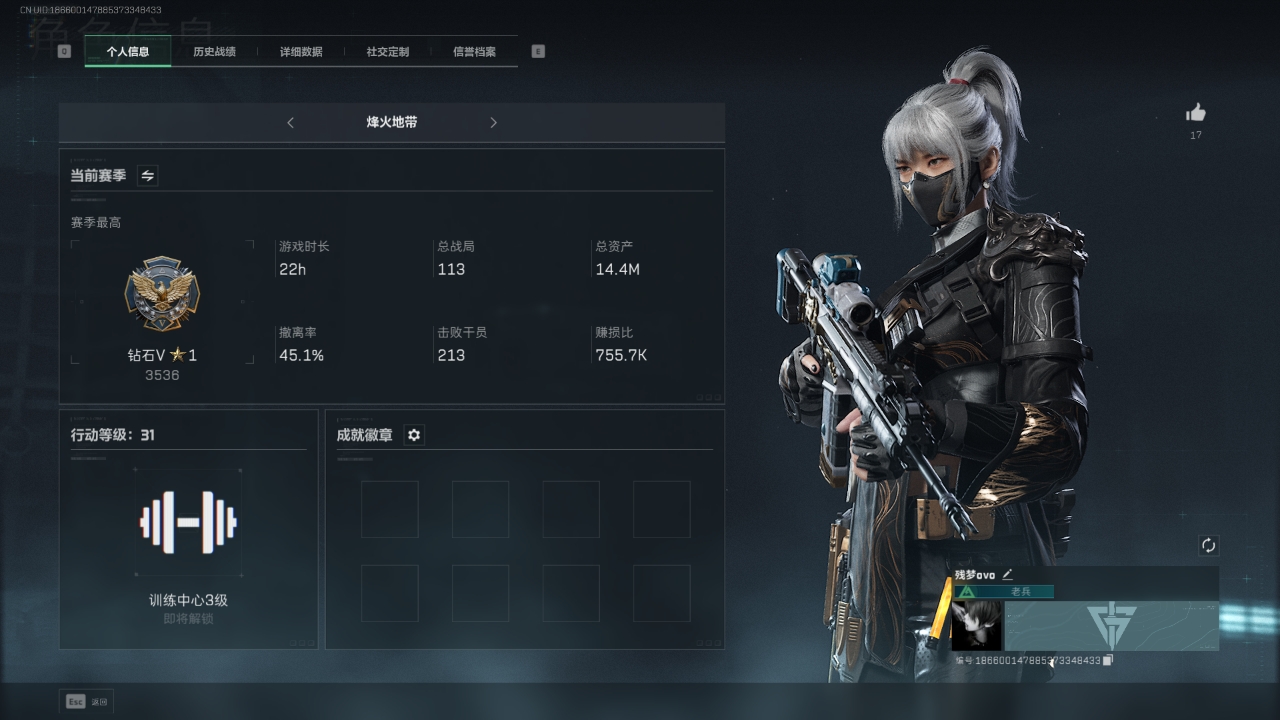Edit the player name 残梦ovo with the pencil
The width and height of the screenshot is (1280, 720).
(1008, 574)
